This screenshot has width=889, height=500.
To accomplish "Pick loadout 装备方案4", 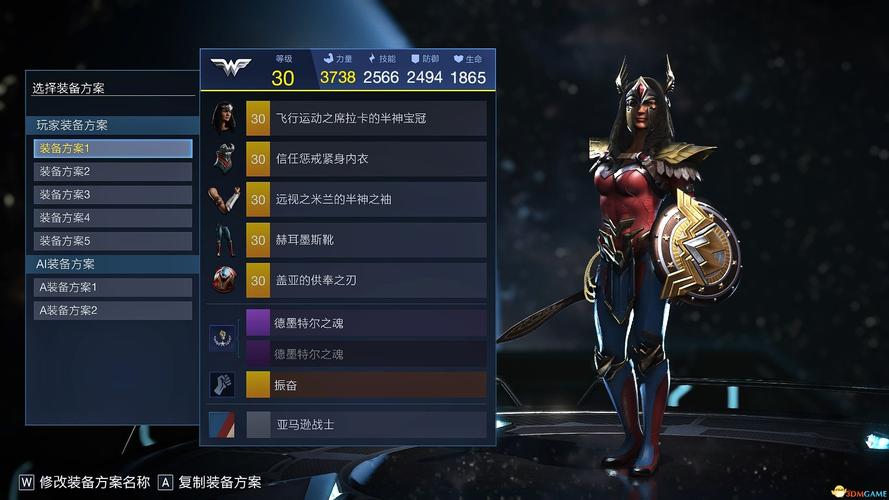I will coord(112,217).
